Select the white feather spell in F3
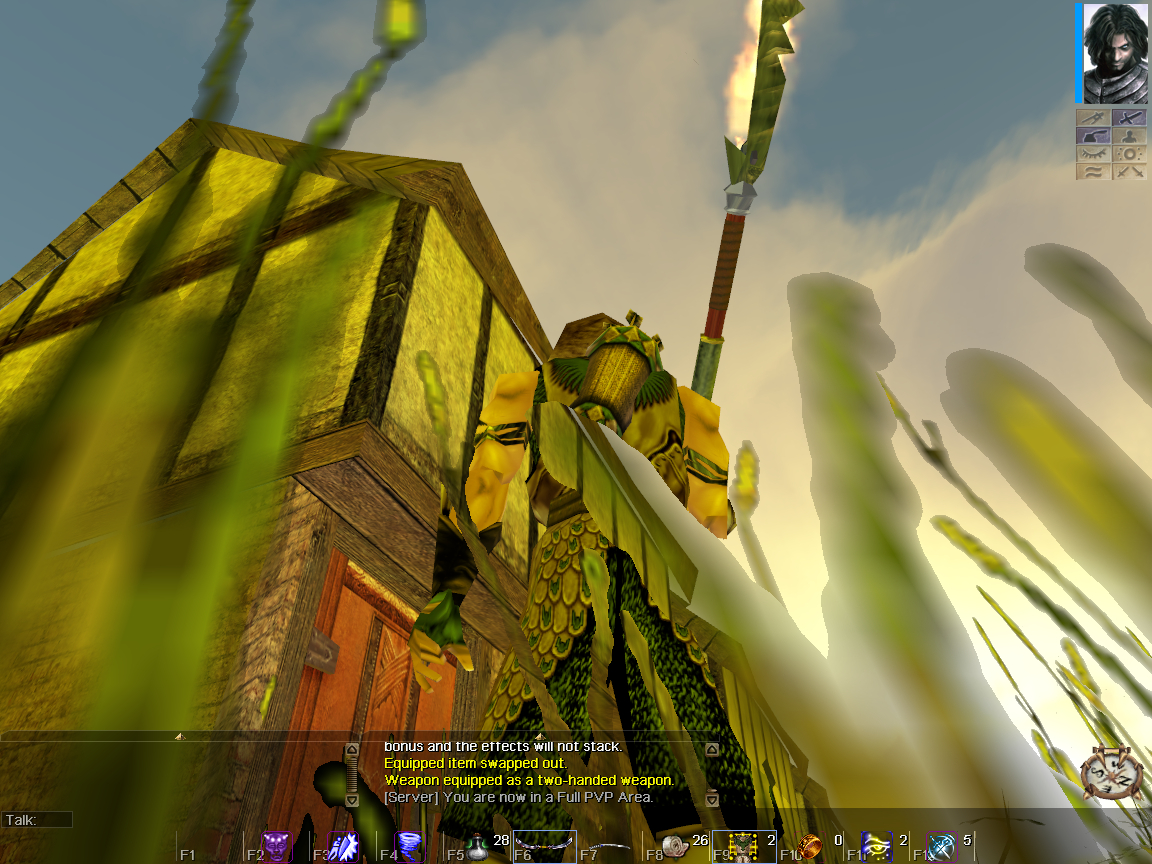Image resolution: width=1152 pixels, height=864 pixels. click(x=343, y=846)
